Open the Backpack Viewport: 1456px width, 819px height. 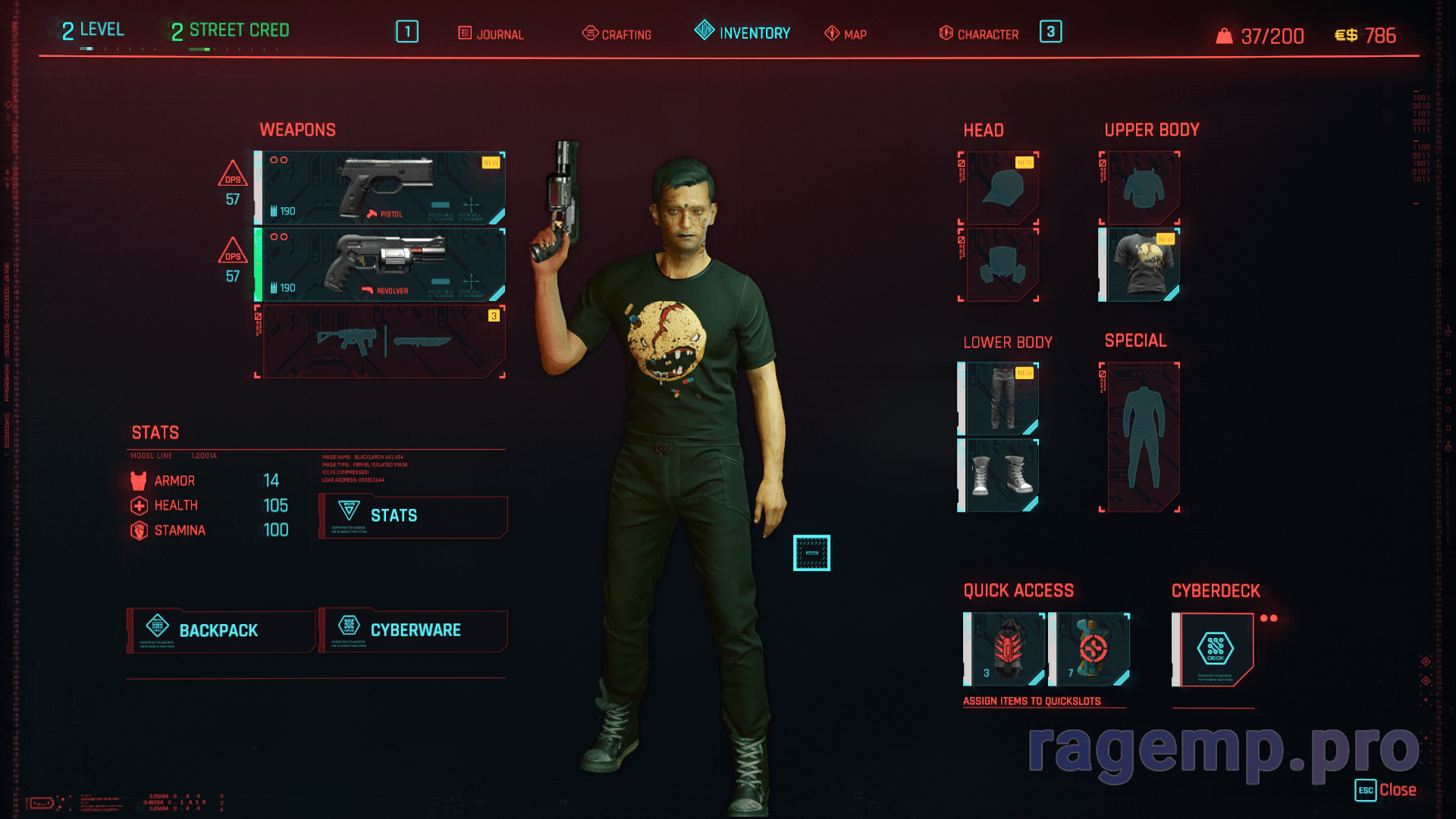pos(221,630)
